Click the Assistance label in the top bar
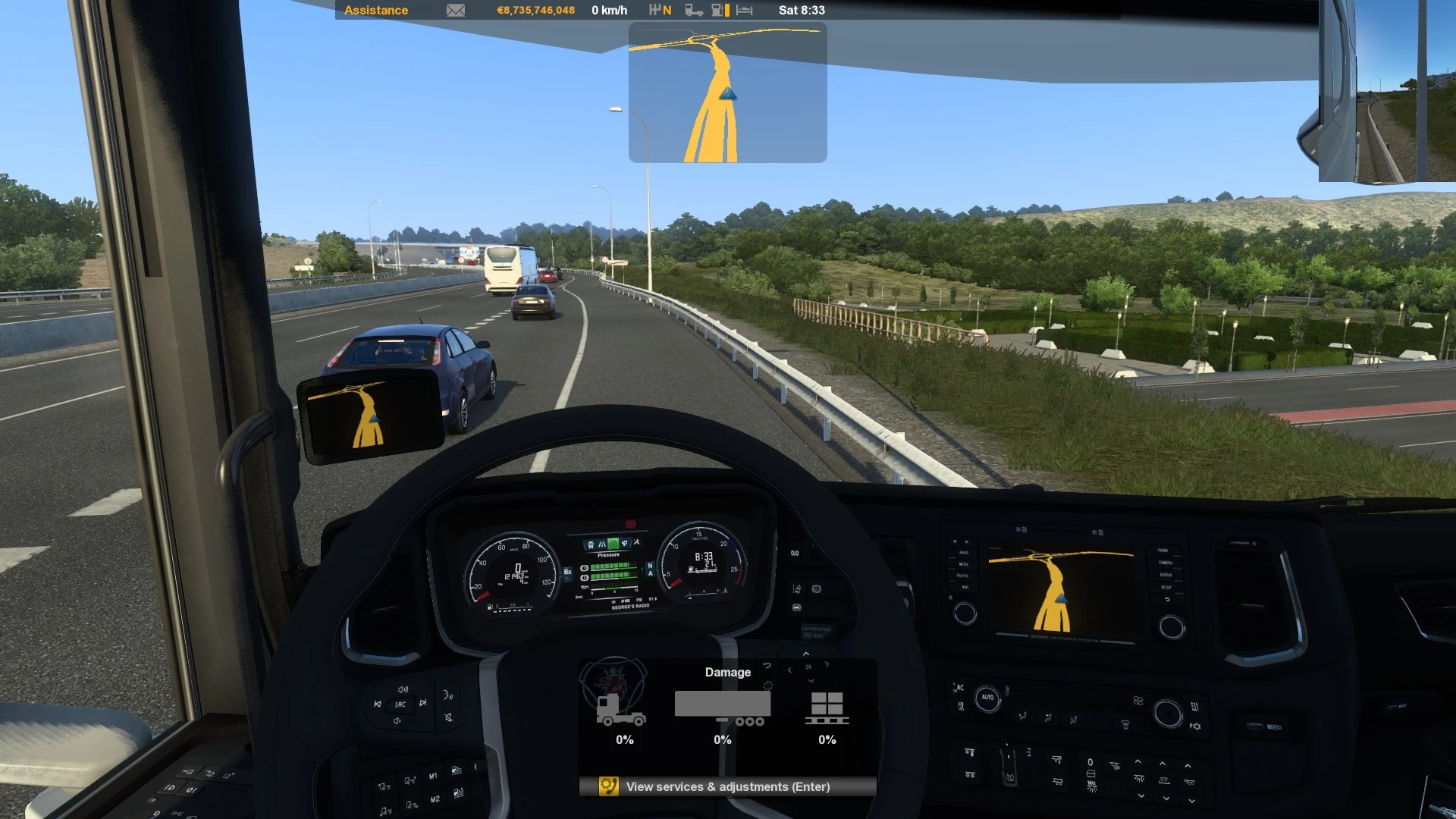 tap(376, 10)
